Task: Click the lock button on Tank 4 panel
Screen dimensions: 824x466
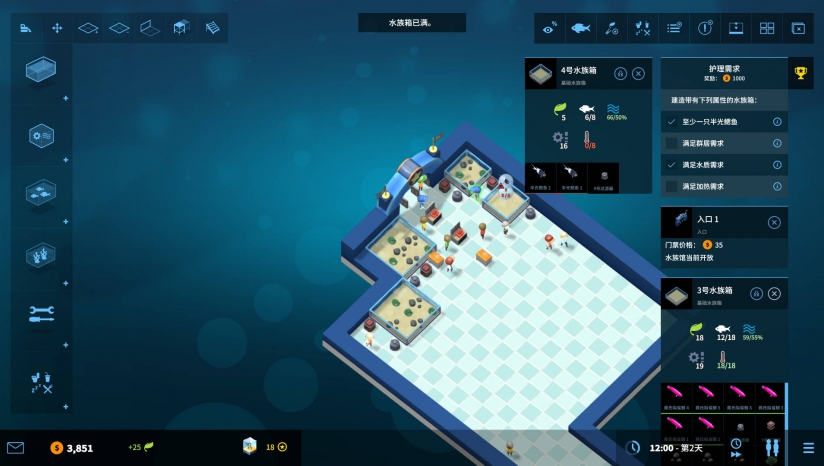Action: pyautogui.click(x=619, y=73)
